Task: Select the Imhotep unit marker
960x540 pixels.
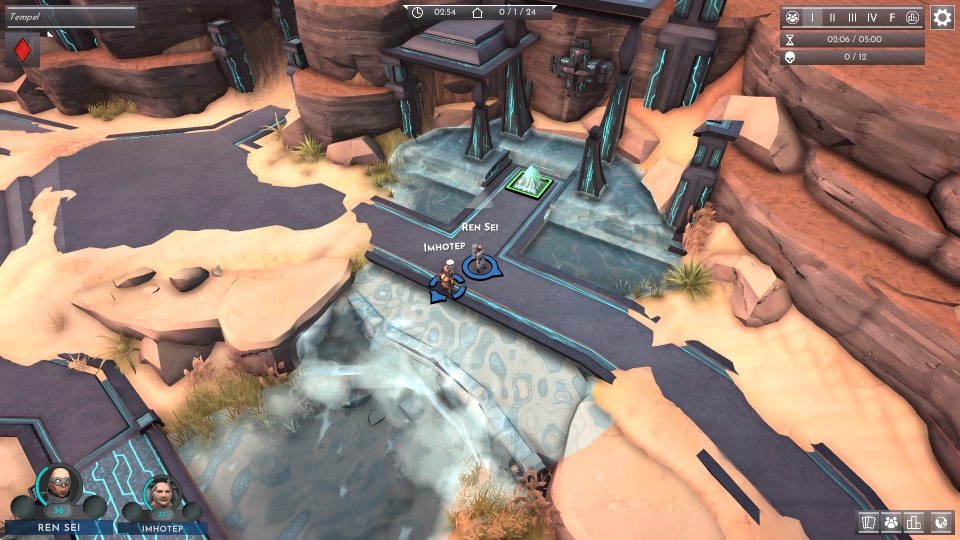Action: 447,283
